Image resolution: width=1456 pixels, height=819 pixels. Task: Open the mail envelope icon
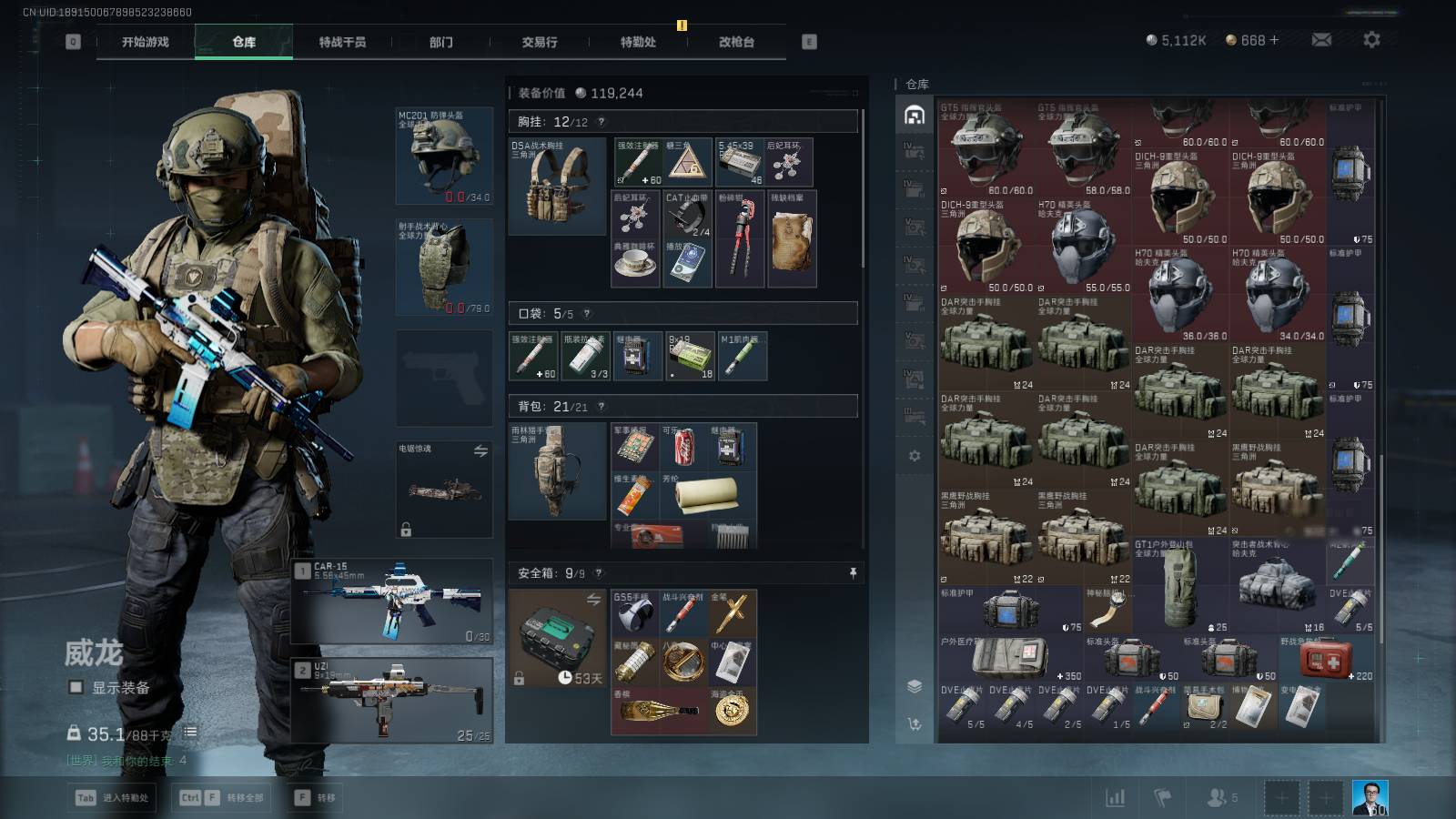[x=1321, y=40]
